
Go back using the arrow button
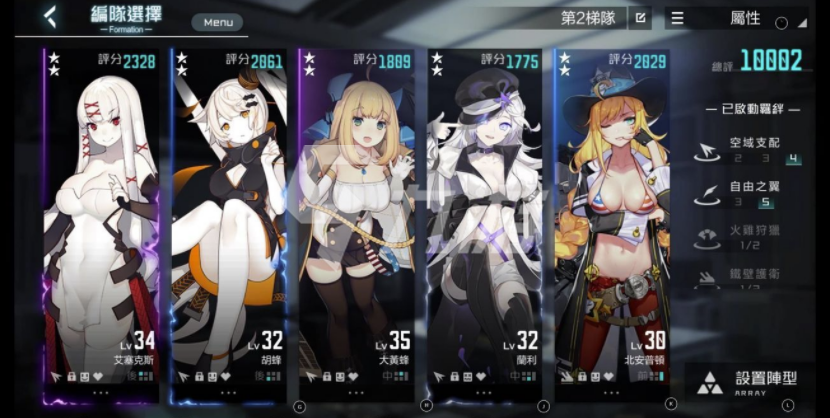coord(49,17)
